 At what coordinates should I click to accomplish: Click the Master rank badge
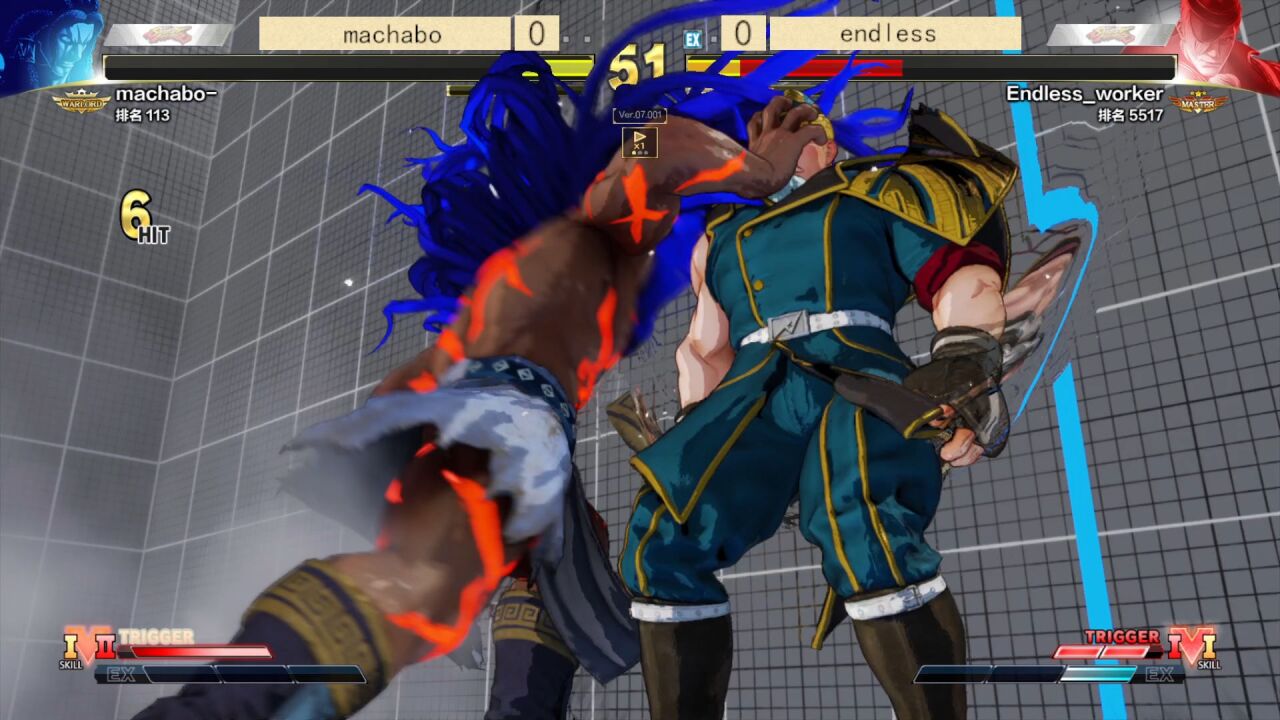[1198, 101]
